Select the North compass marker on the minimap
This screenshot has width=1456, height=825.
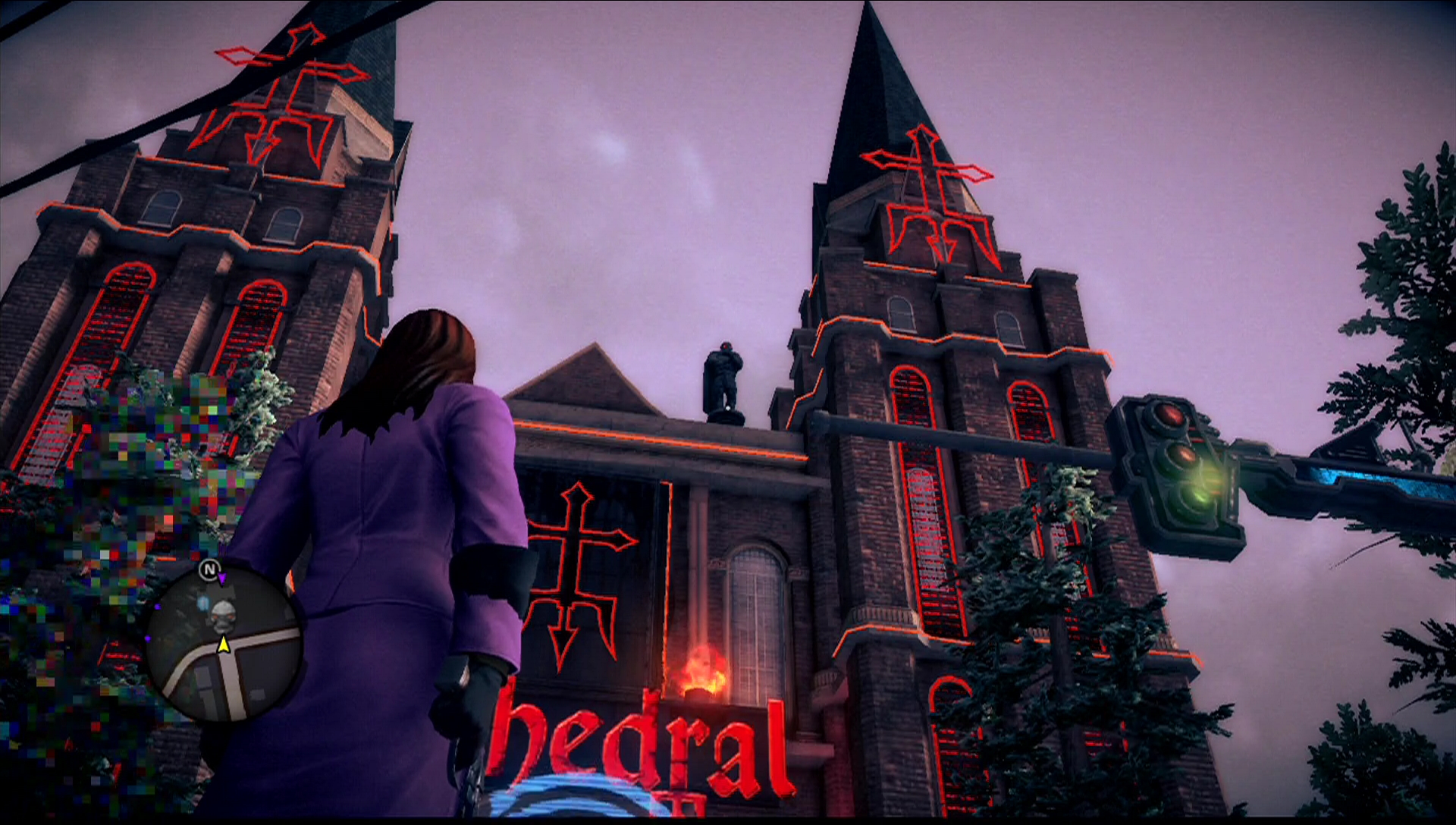coord(210,569)
